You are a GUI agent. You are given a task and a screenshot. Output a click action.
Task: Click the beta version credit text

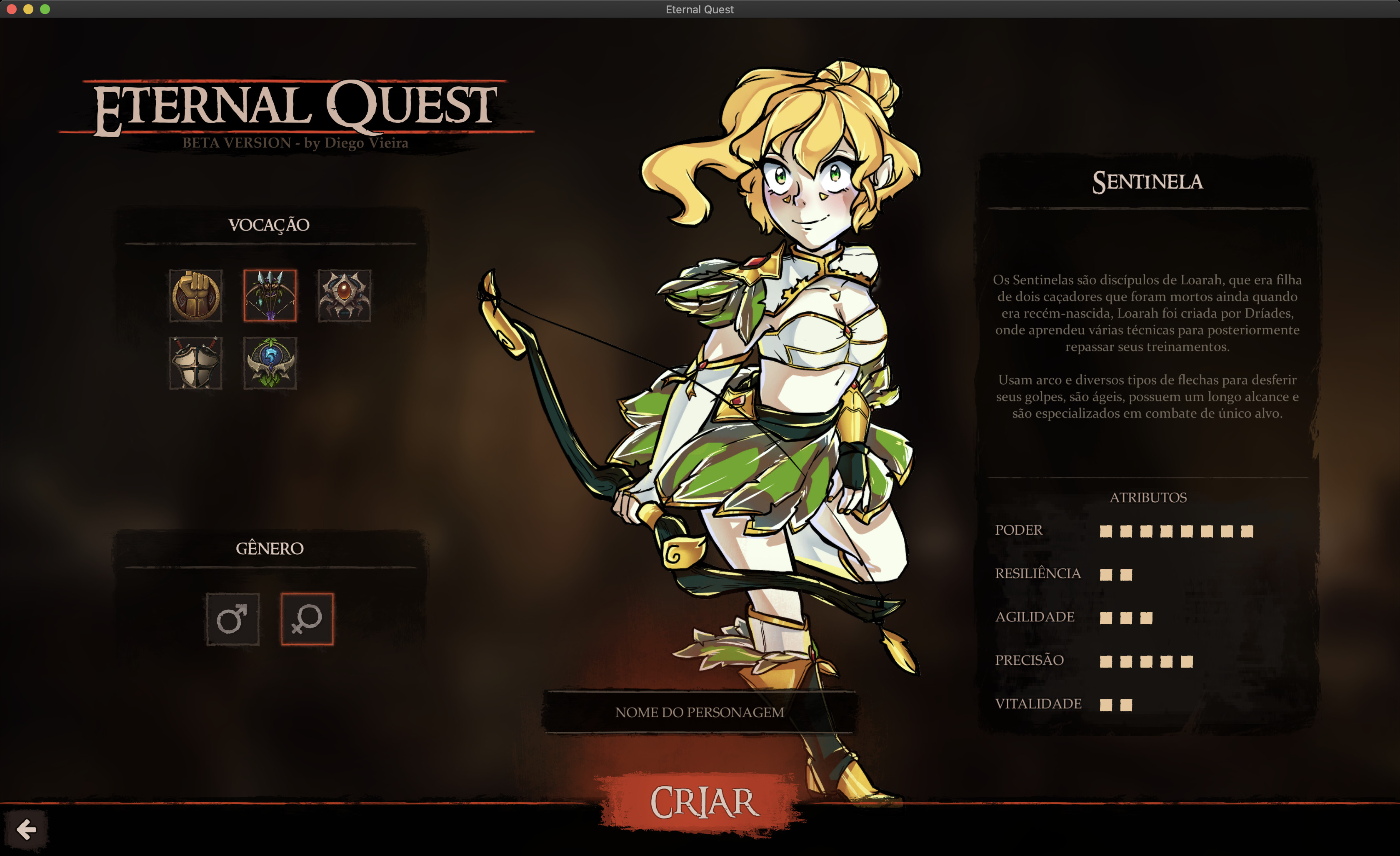pos(295,144)
